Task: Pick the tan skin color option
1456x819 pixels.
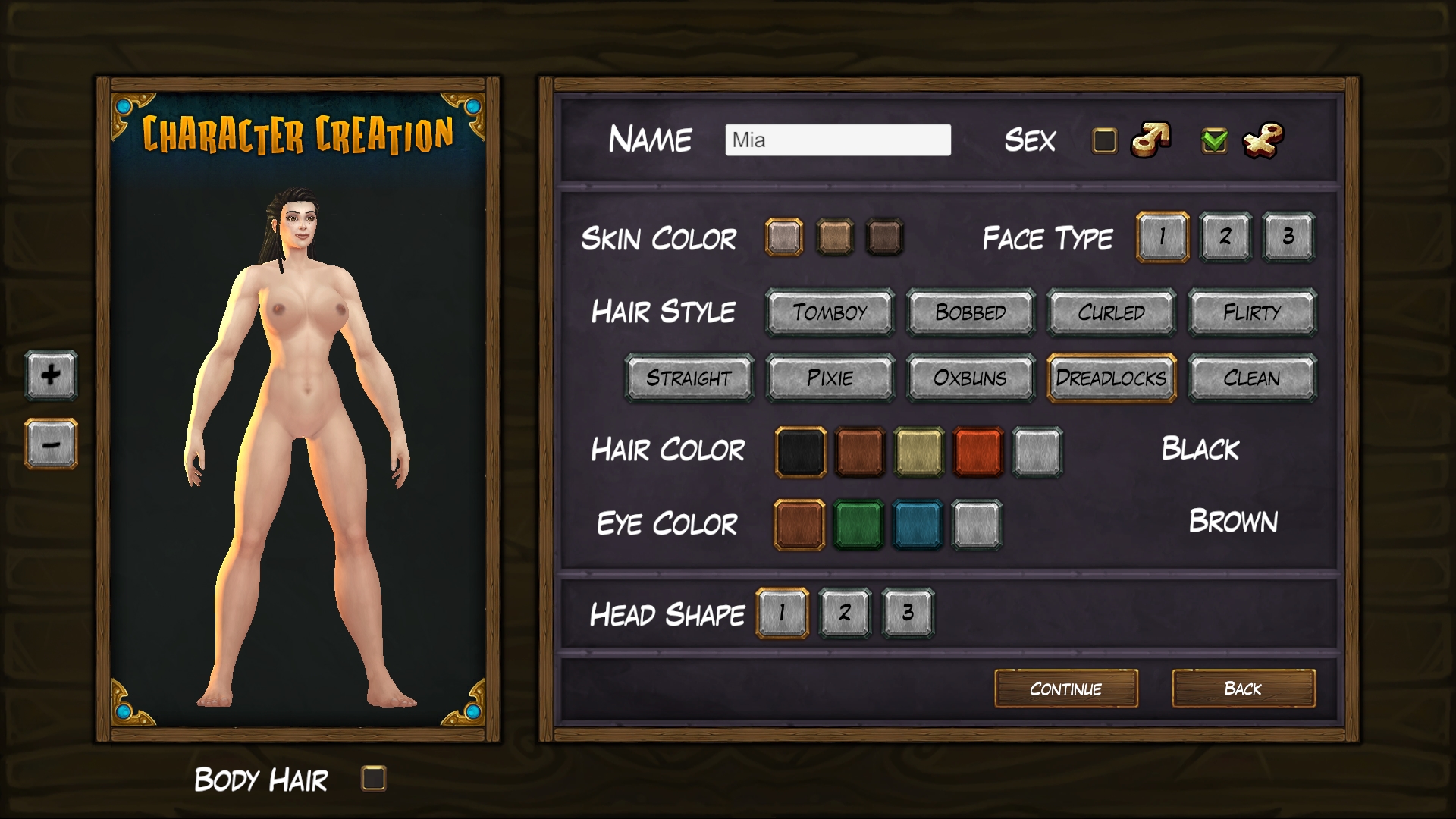Action: point(835,237)
